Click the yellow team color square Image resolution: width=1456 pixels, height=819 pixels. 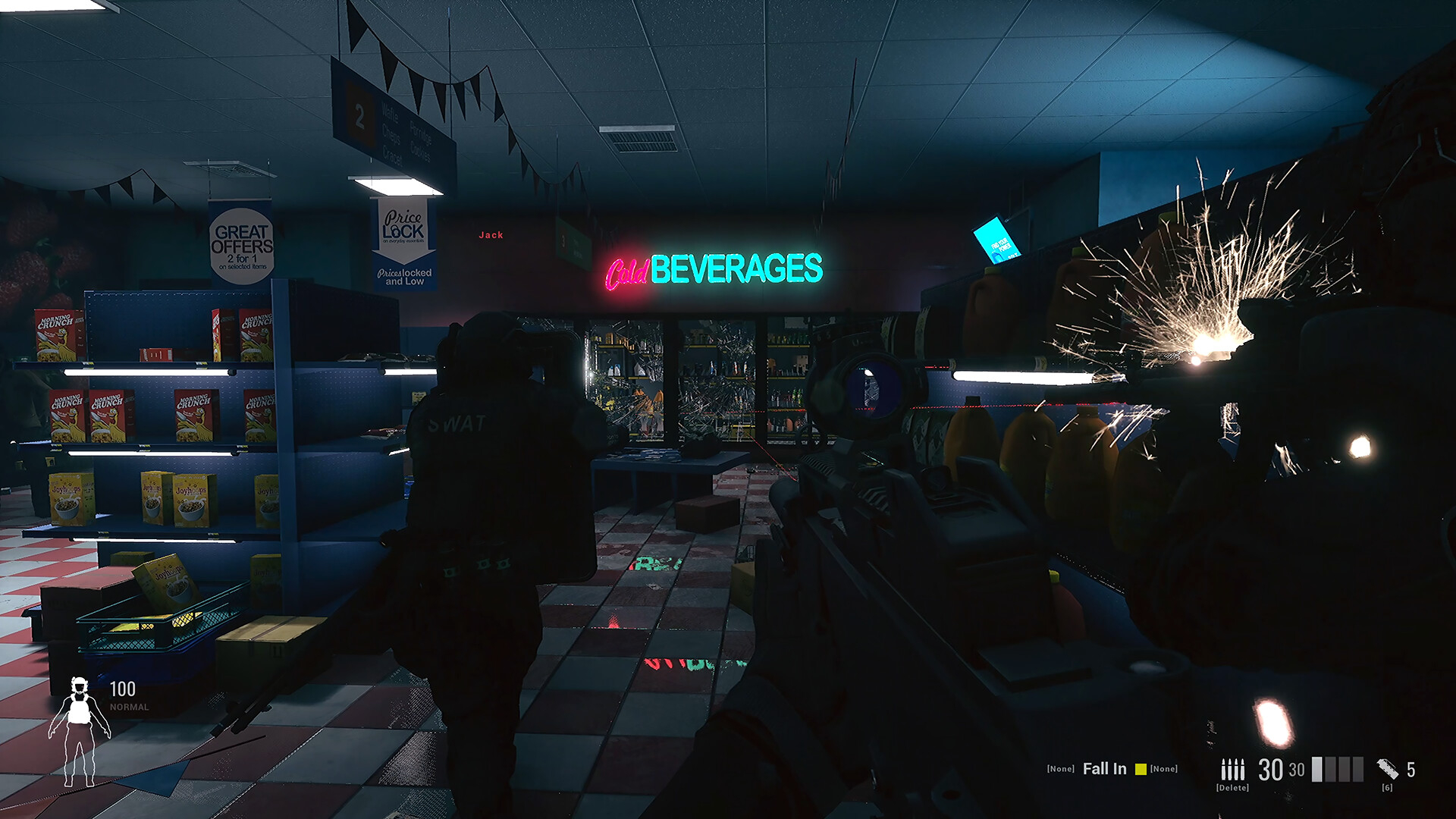1141,769
